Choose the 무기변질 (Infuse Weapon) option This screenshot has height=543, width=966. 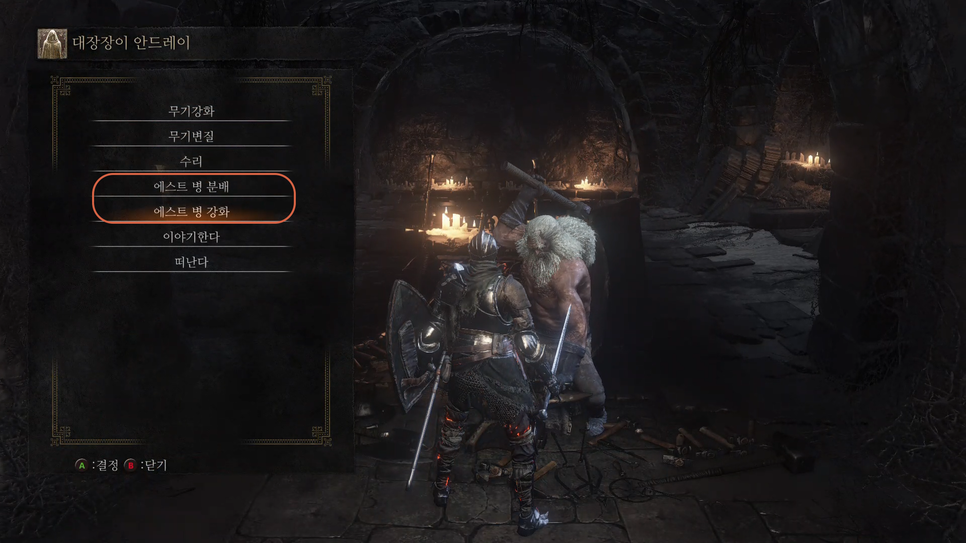pyautogui.click(x=191, y=136)
